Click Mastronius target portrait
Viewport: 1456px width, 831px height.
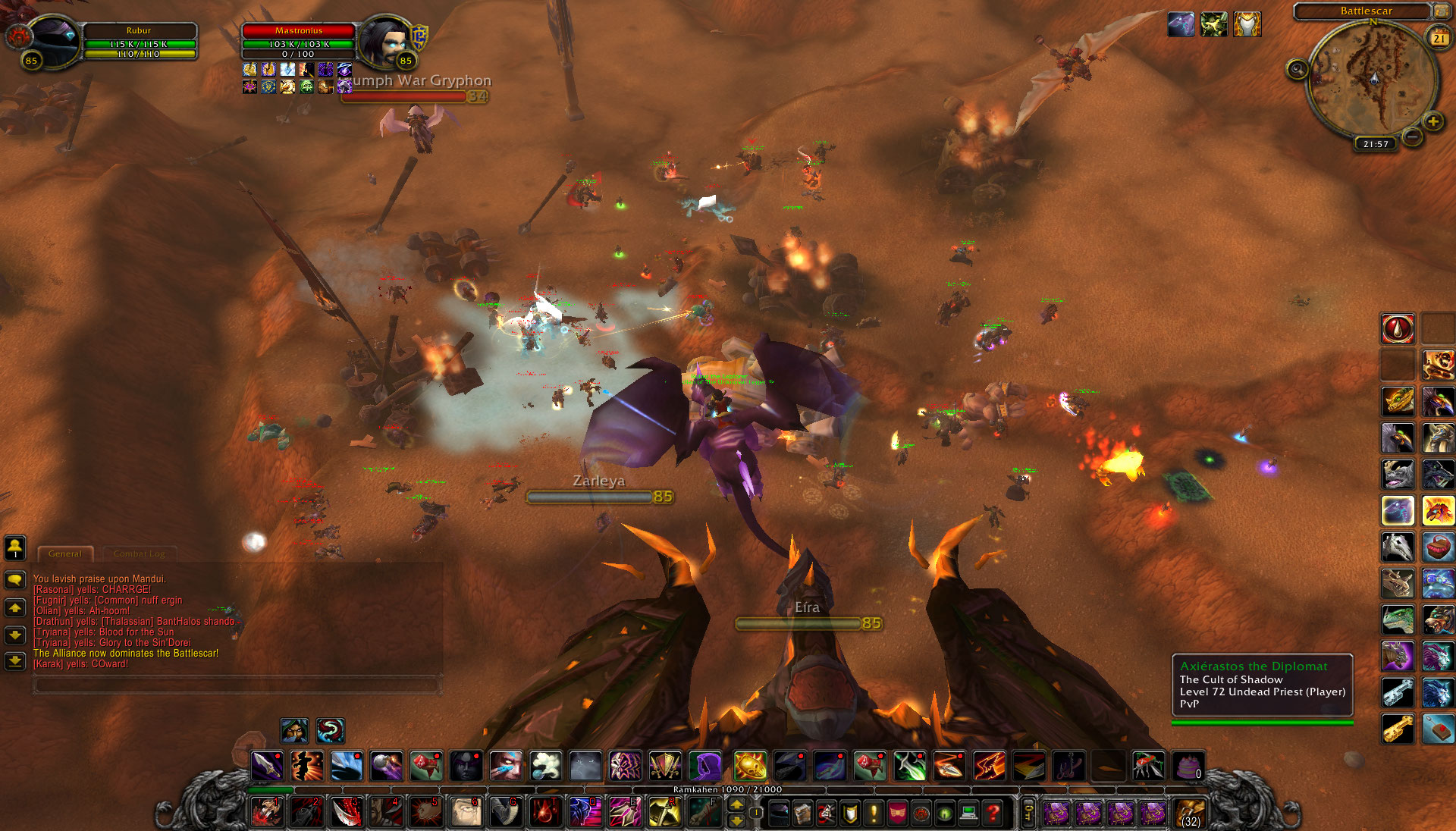(x=385, y=41)
